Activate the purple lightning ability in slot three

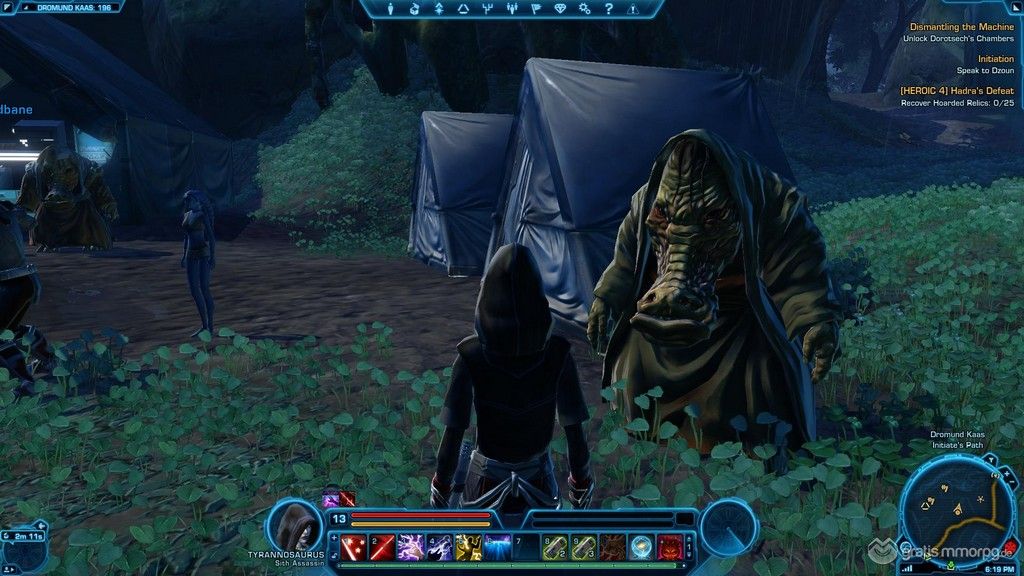point(411,546)
